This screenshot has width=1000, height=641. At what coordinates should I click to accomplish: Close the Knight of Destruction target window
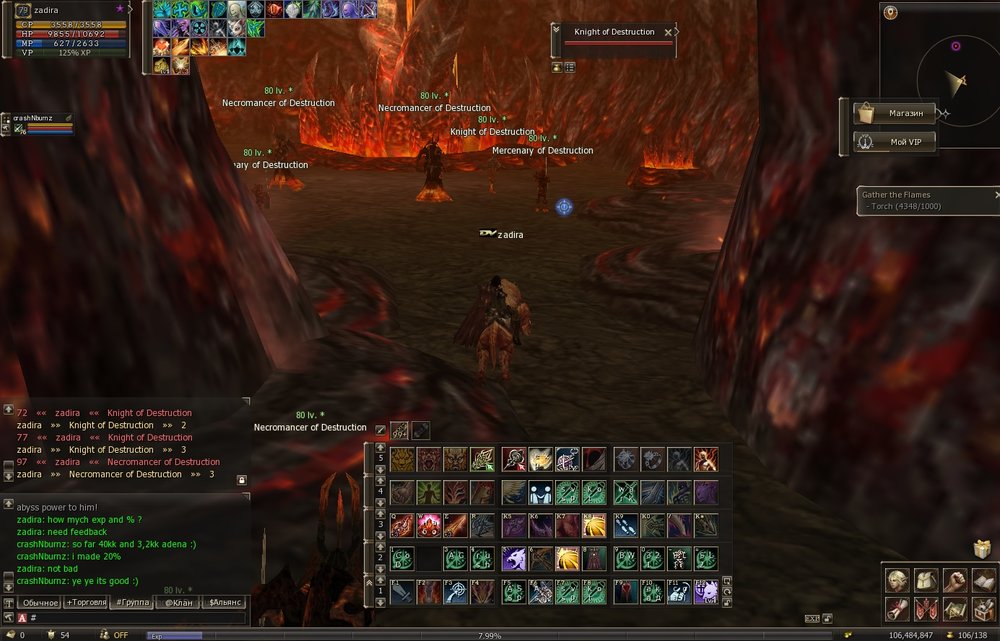[x=668, y=32]
